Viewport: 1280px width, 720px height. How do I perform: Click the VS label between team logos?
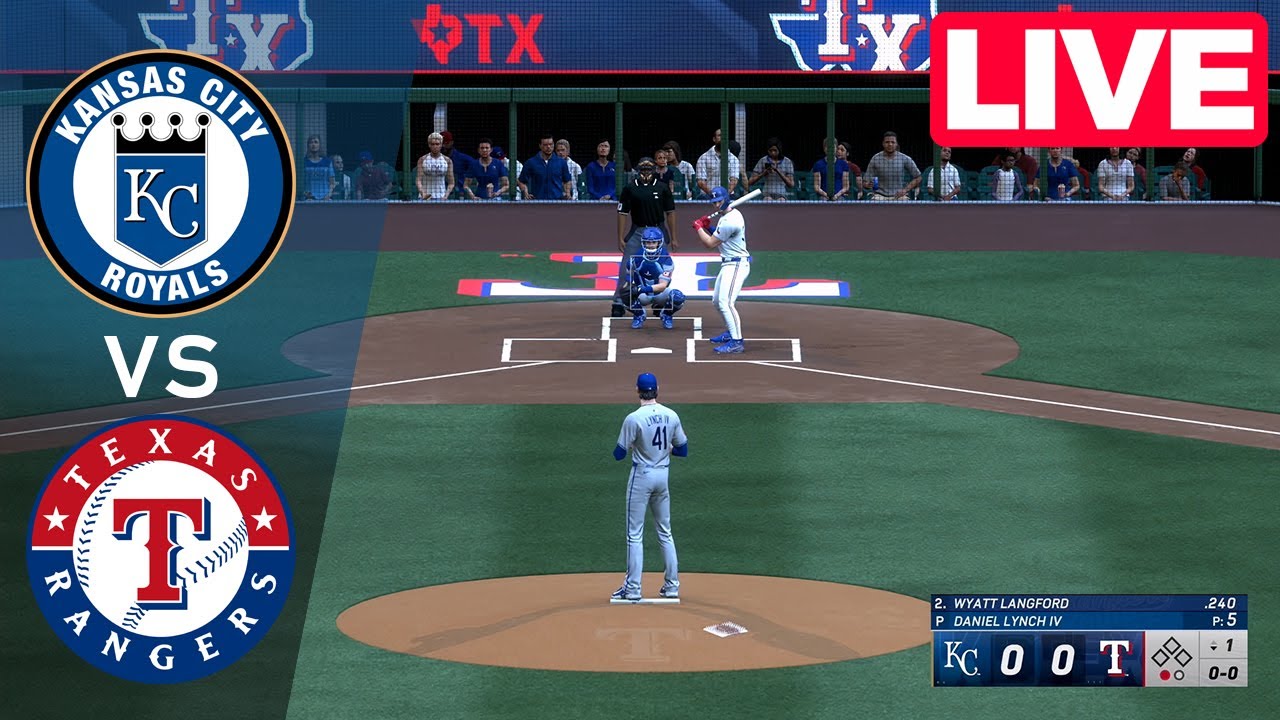(x=163, y=365)
